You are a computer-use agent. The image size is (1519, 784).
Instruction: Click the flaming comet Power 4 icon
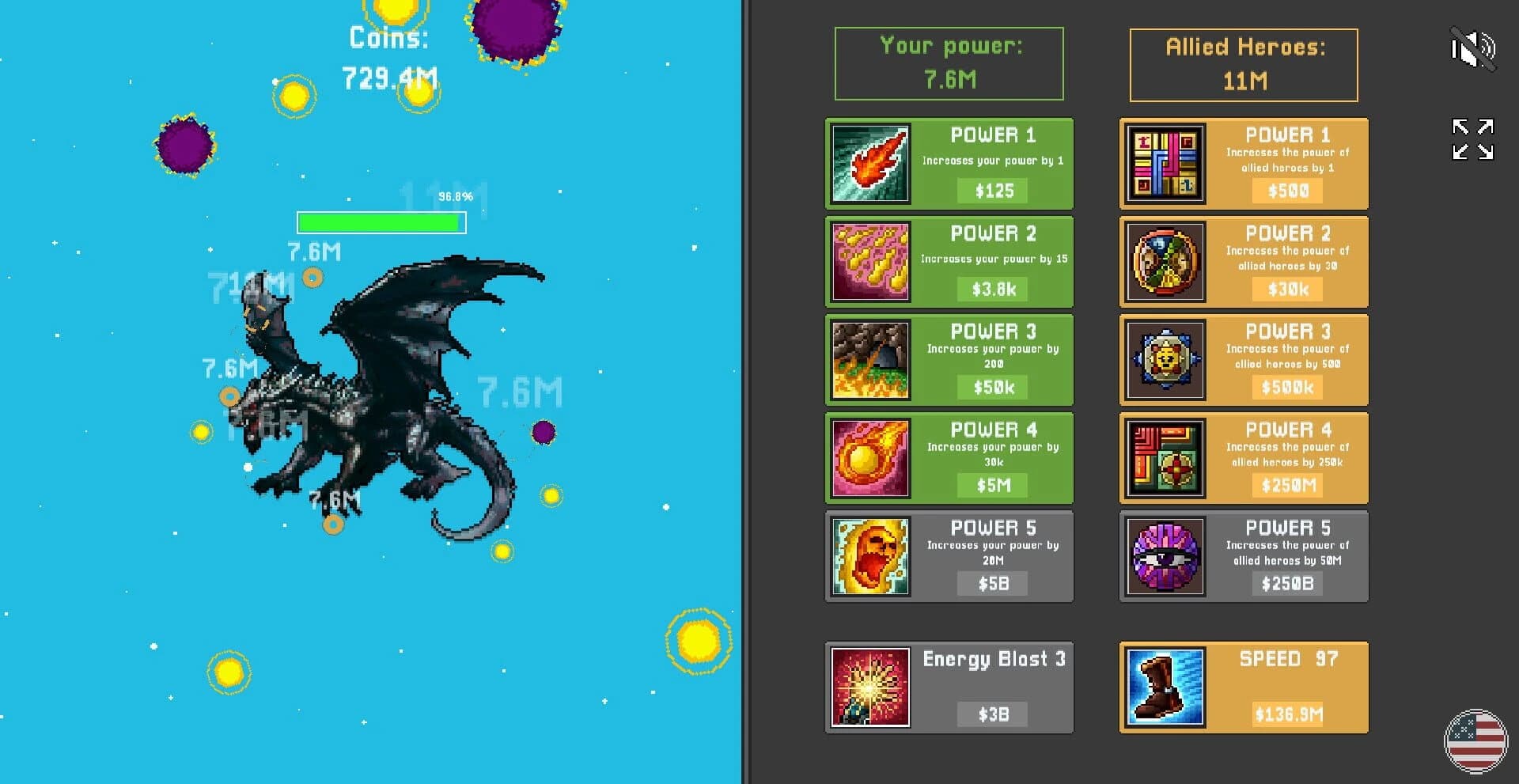pos(869,458)
